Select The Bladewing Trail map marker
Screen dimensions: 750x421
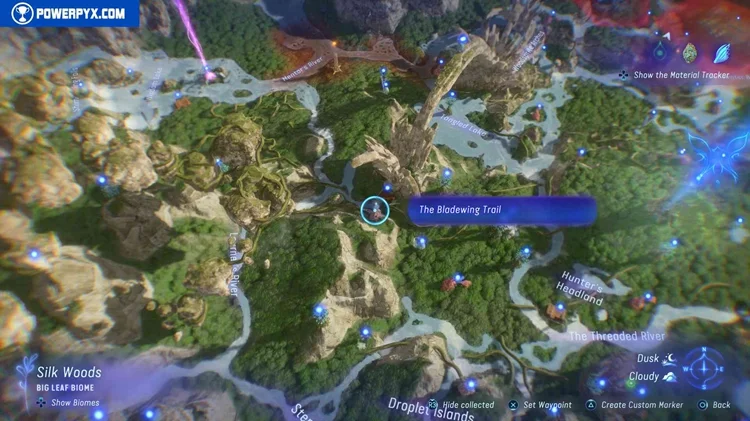tap(375, 210)
